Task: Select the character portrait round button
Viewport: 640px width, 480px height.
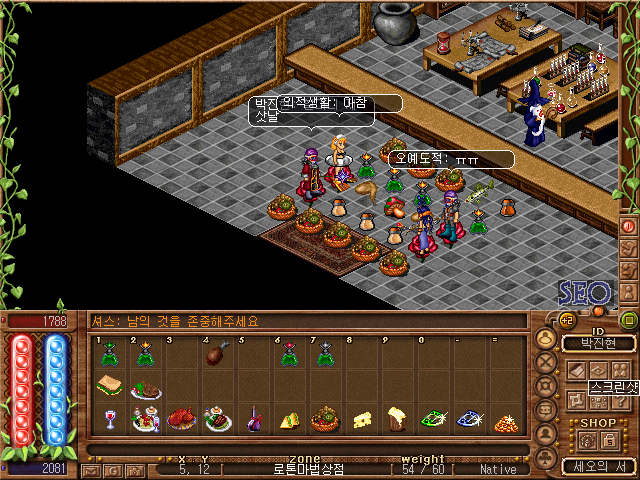Action: click(546, 337)
